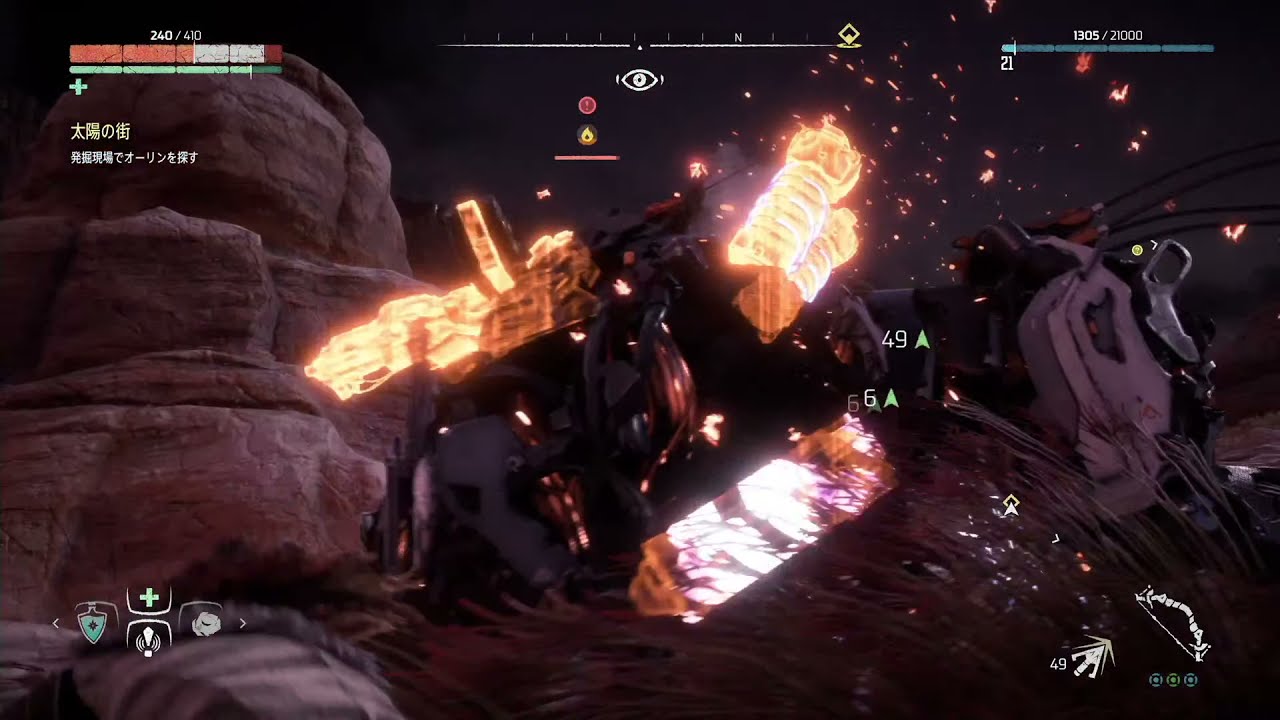Use the green cross medicine pouch

pyautogui.click(x=149, y=598)
